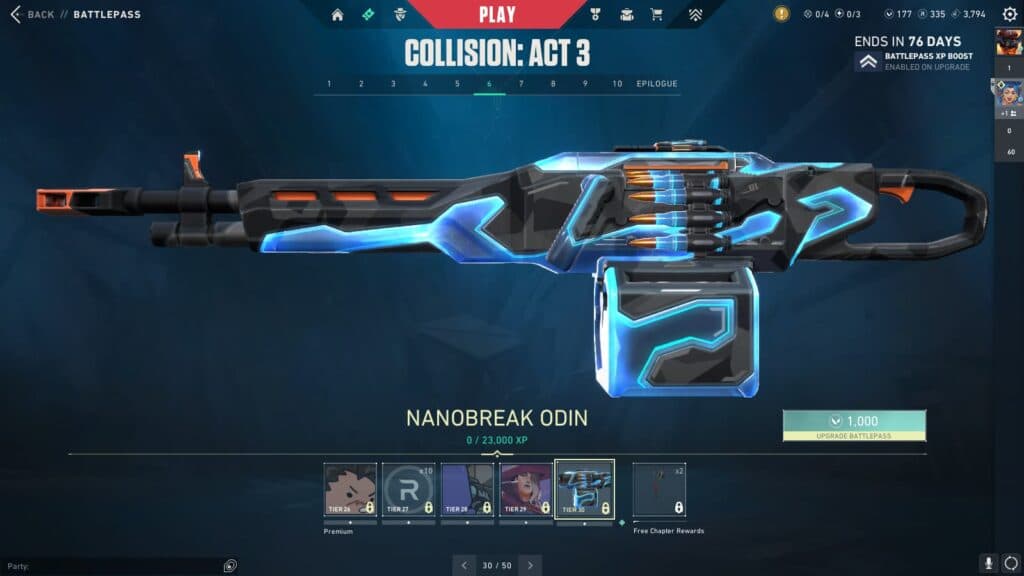Open the Epilogue chapter tab
Viewport: 1024px width, 576px height.
(x=657, y=84)
